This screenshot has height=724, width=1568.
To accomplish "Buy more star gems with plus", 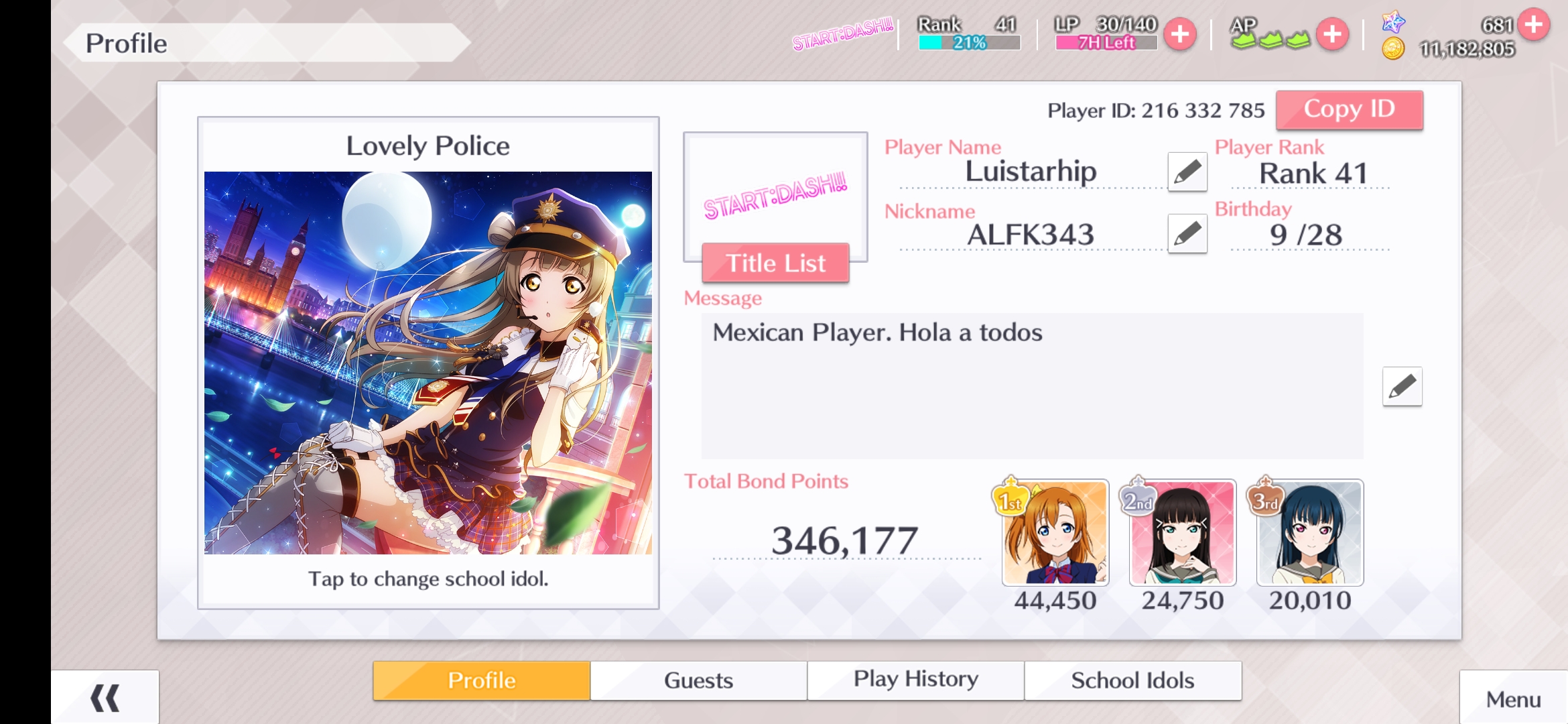I will coord(1533,25).
